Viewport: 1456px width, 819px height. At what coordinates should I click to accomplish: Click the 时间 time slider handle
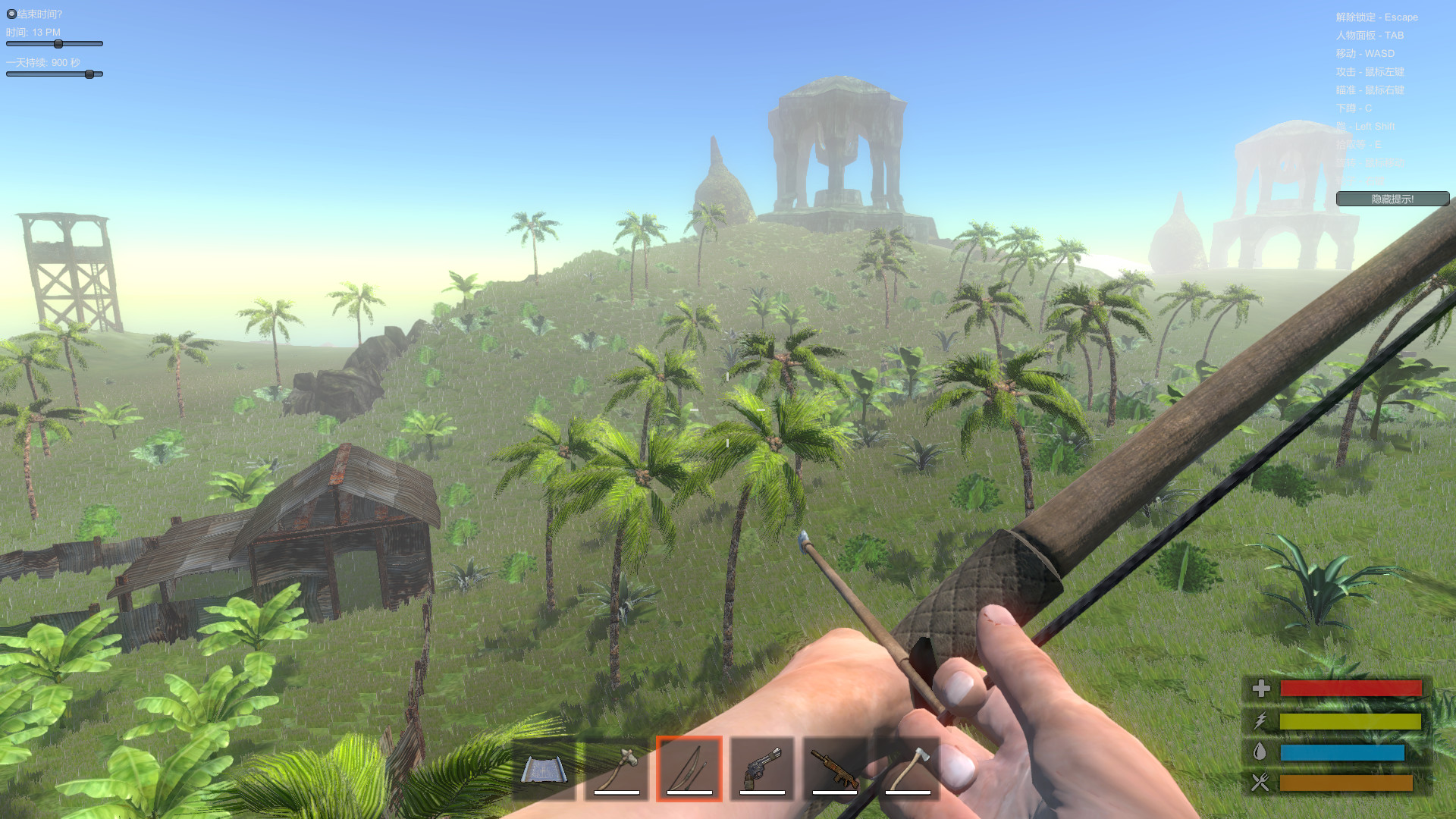[x=58, y=44]
